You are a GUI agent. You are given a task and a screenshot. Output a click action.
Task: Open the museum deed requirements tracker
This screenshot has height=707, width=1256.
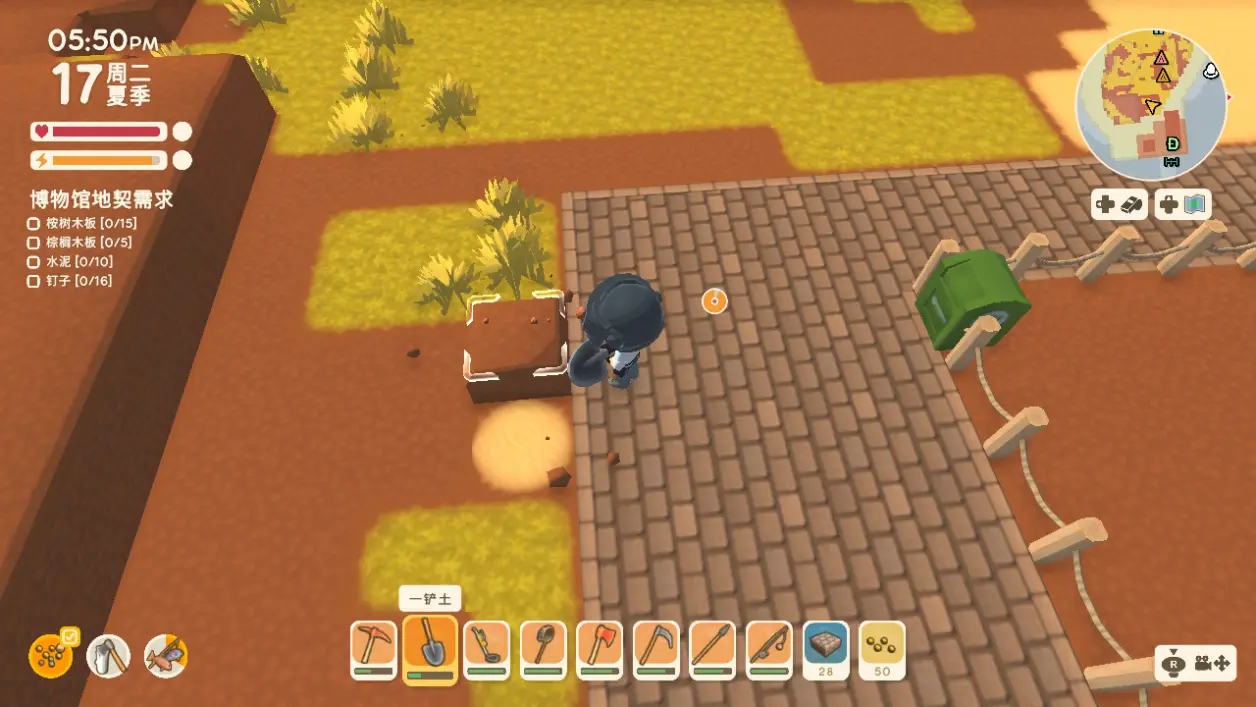point(101,199)
